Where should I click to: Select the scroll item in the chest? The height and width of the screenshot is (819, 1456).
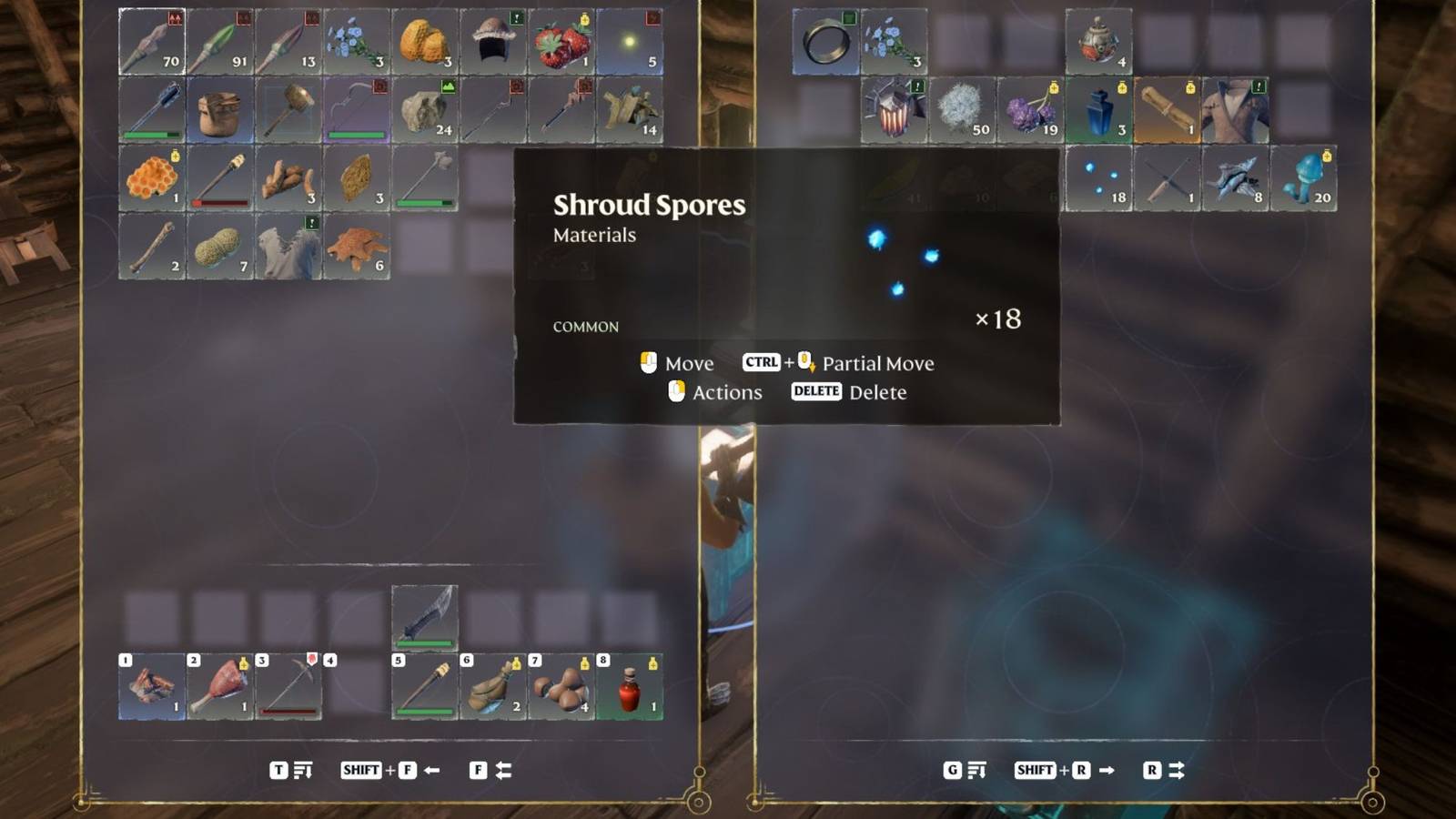click(1168, 109)
